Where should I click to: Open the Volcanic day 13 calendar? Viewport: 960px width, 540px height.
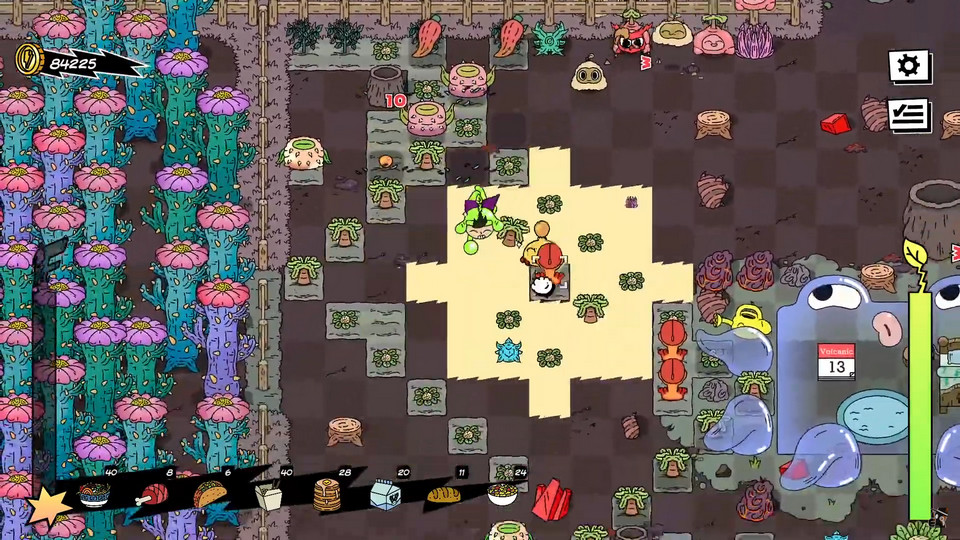tap(836, 361)
